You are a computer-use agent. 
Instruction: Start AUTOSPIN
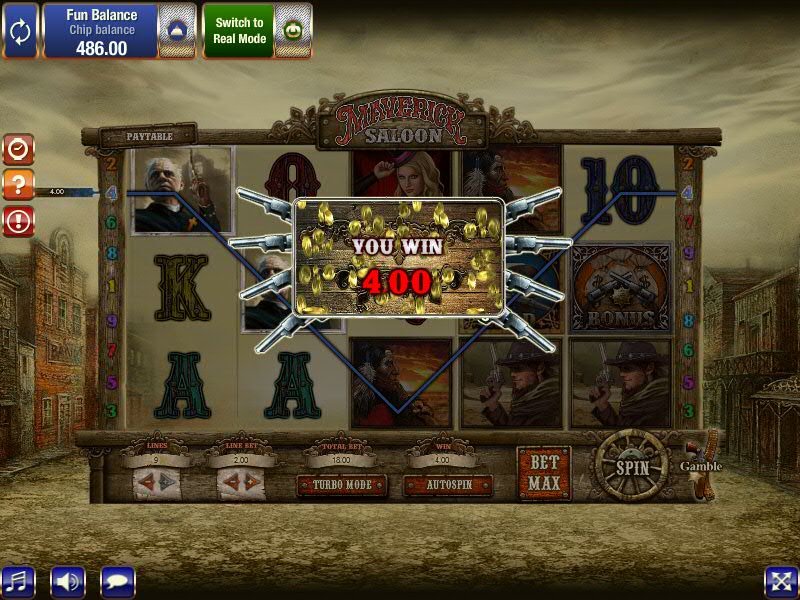pyautogui.click(x=447, y=485)
